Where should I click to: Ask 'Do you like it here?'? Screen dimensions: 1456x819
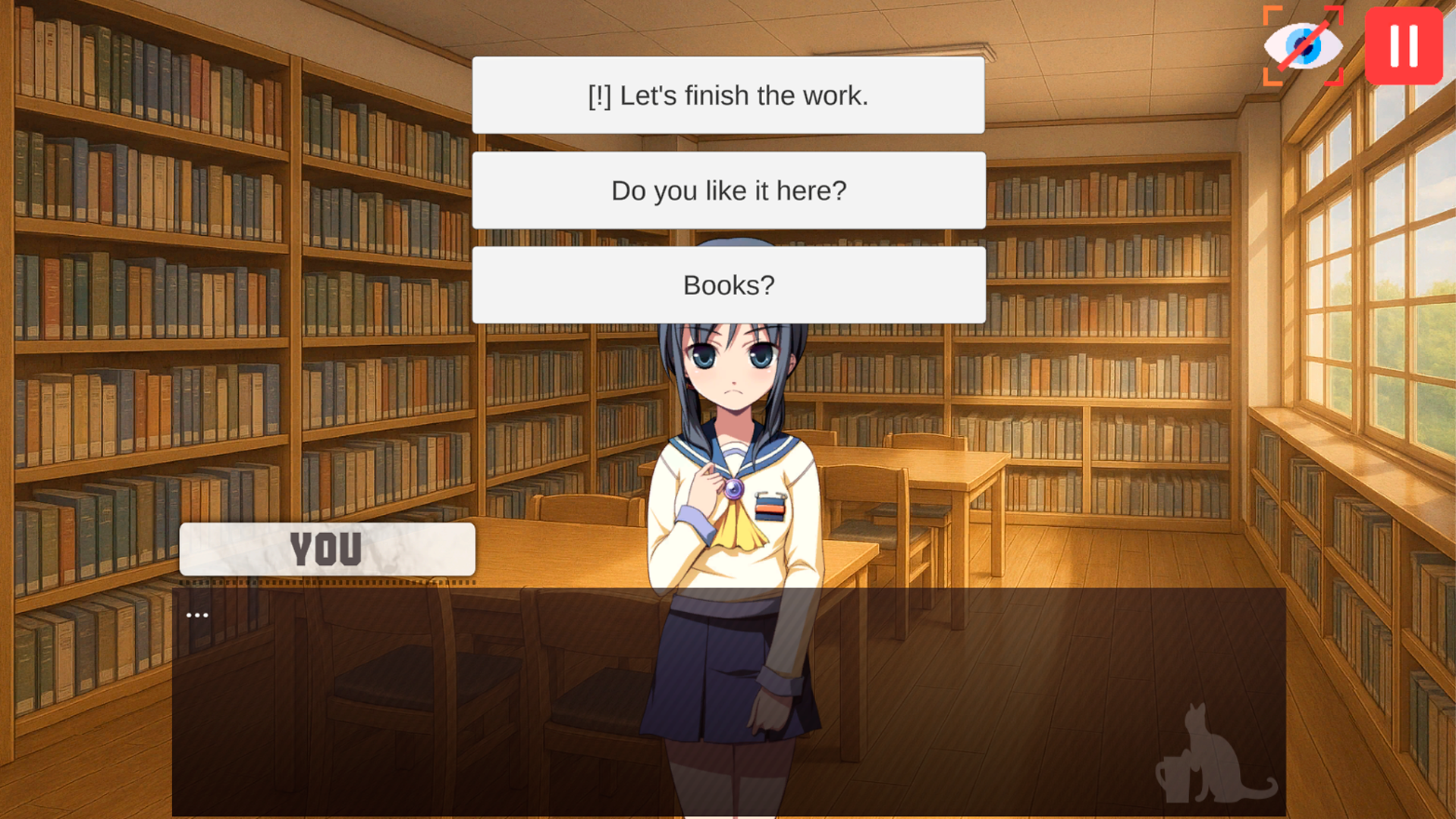pyautogui.click(x=728, y=190)
